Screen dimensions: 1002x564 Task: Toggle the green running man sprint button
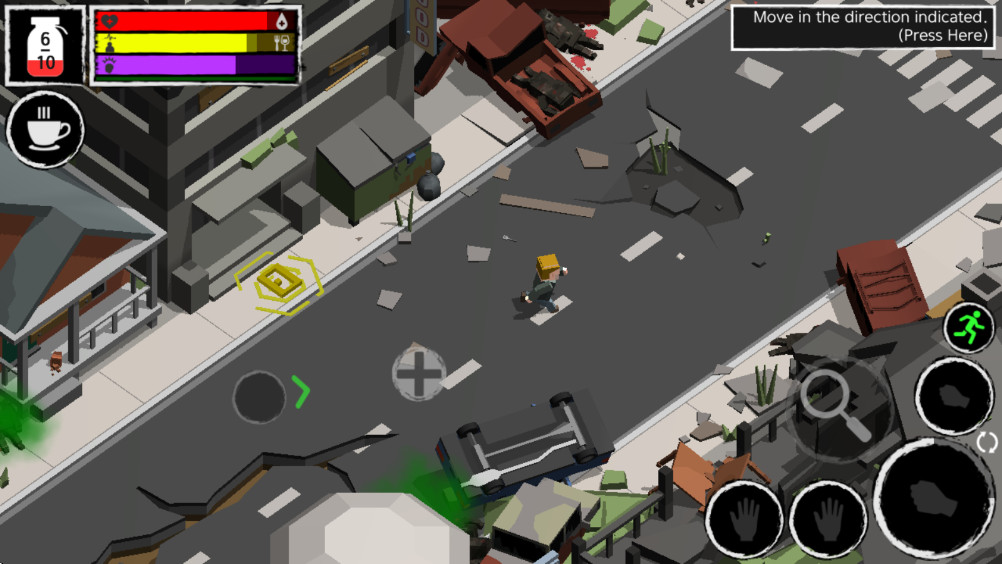968,327
